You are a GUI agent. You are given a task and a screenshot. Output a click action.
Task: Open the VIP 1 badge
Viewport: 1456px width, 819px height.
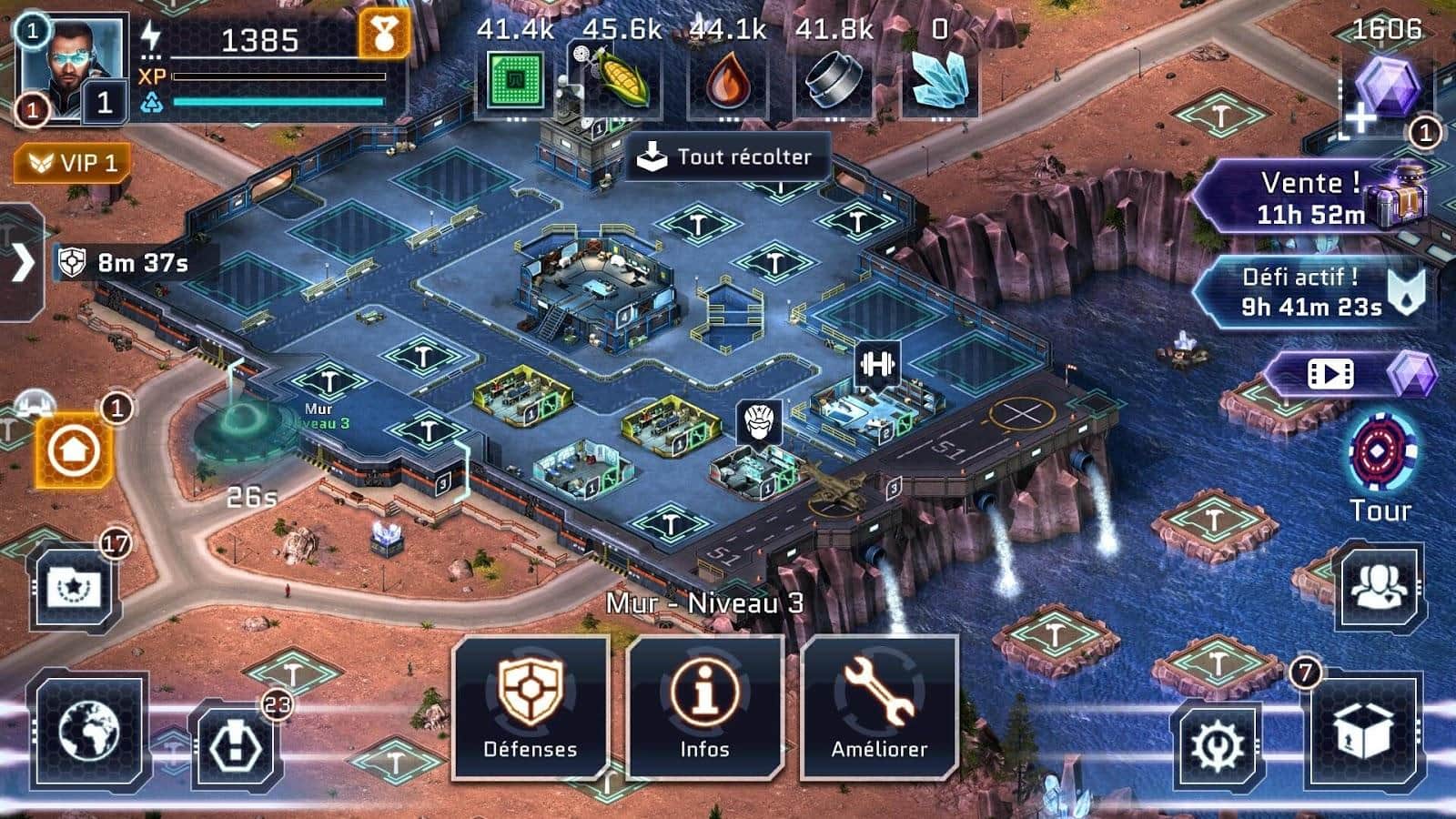tap(72, 164)
